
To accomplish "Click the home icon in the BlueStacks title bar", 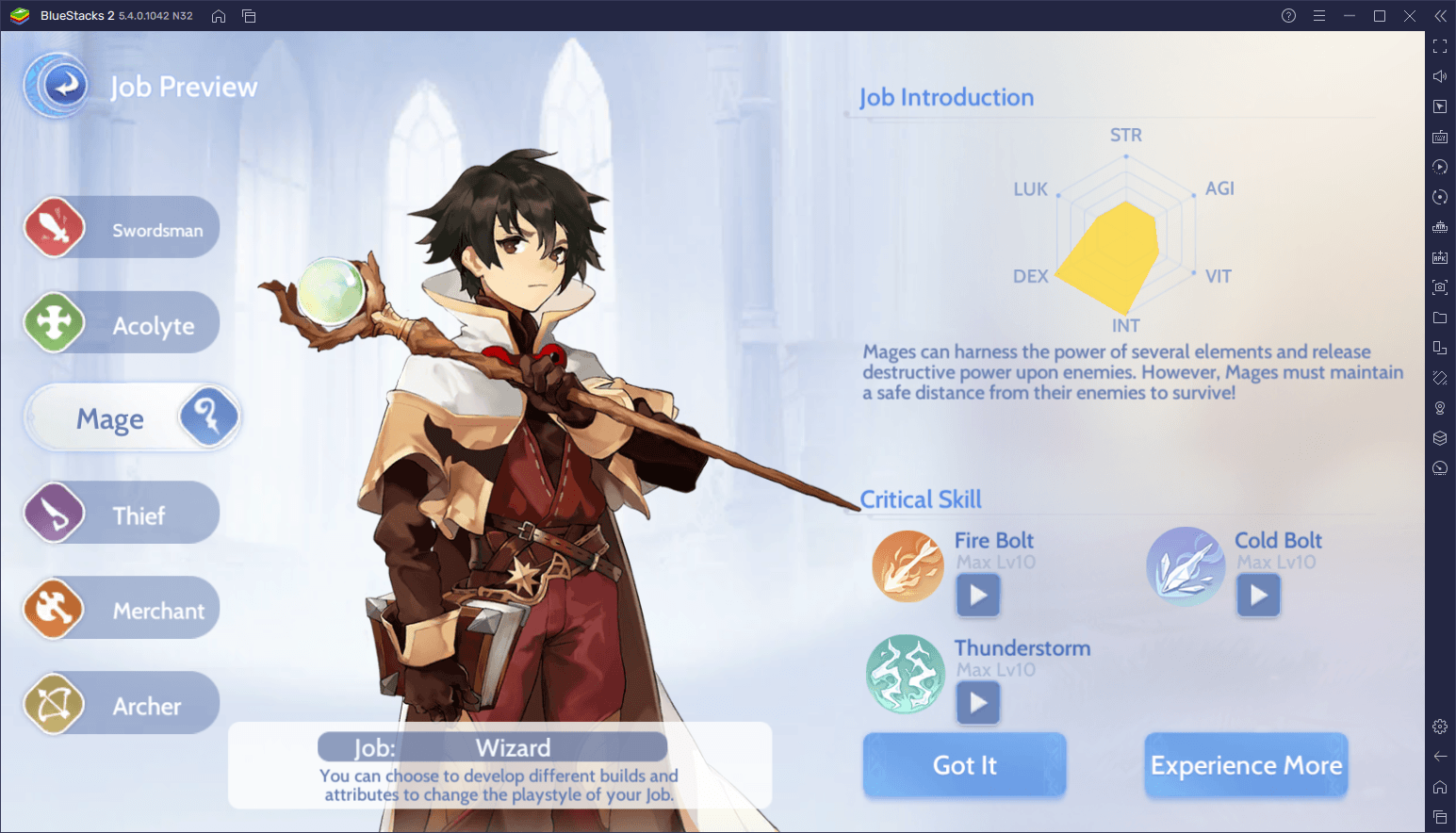I will tap(218, 16).
